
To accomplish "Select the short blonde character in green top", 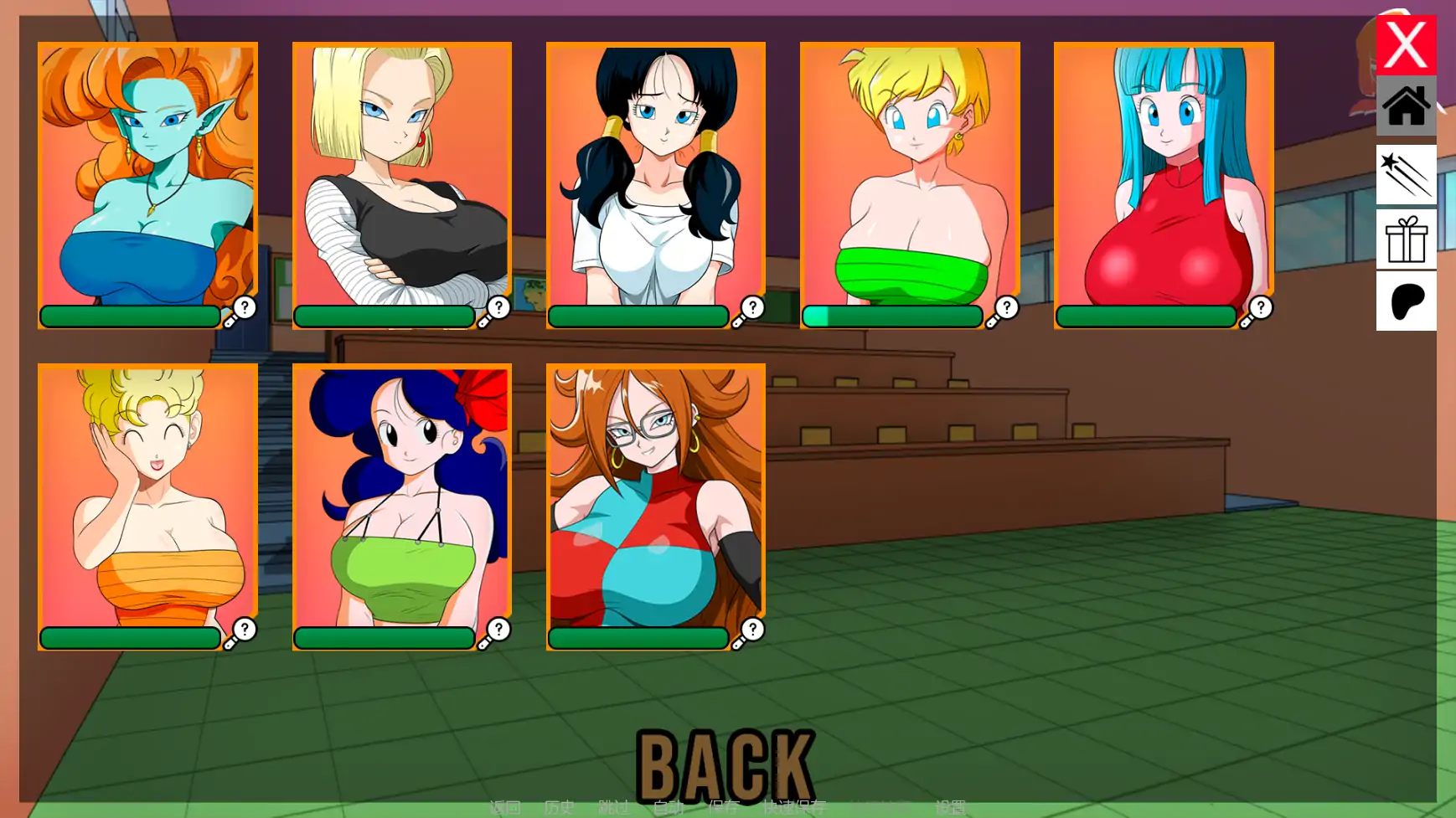I will [x=909, y=176].
